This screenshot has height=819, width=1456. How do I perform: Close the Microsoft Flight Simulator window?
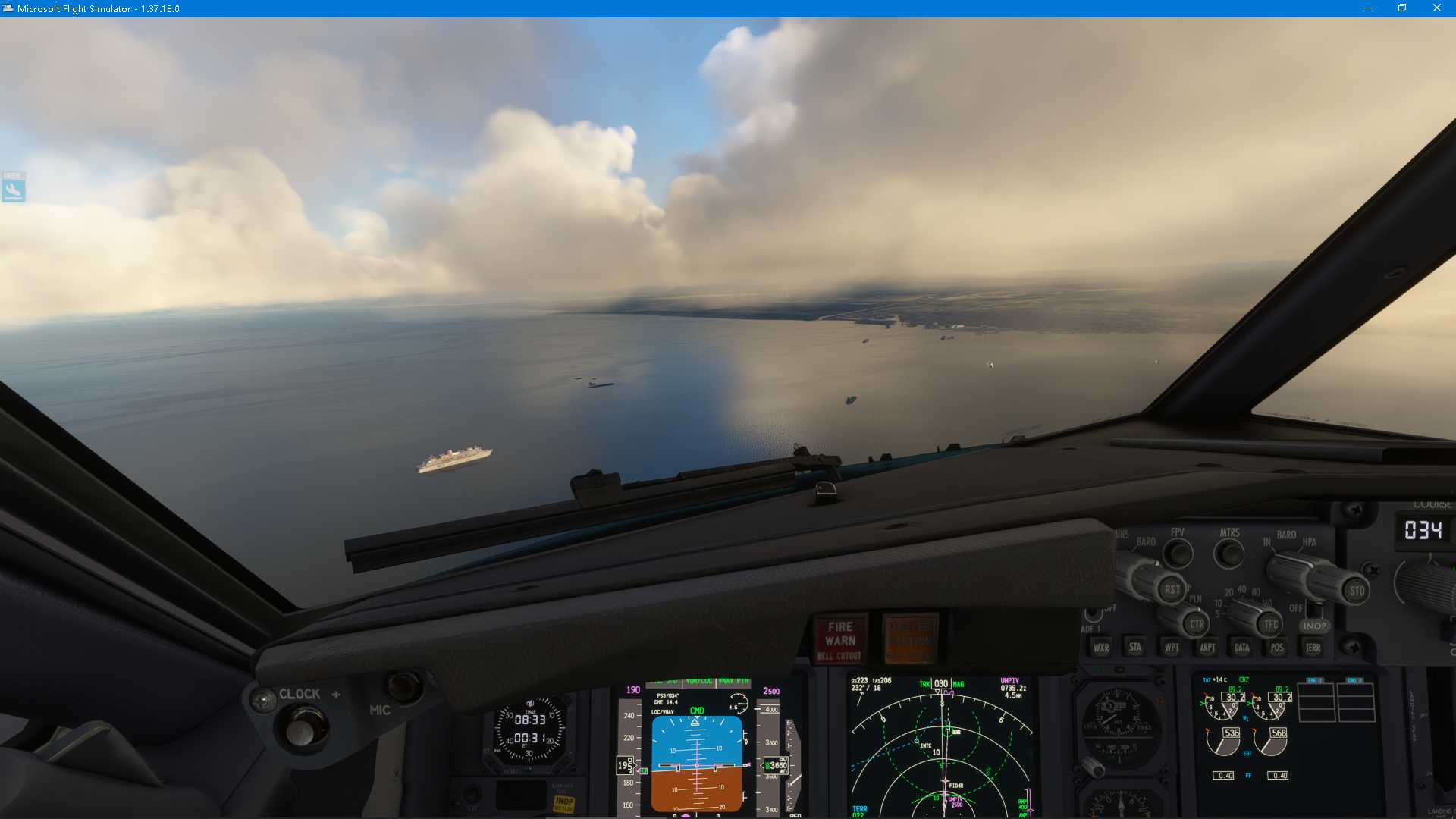[x=1436, y=8]
